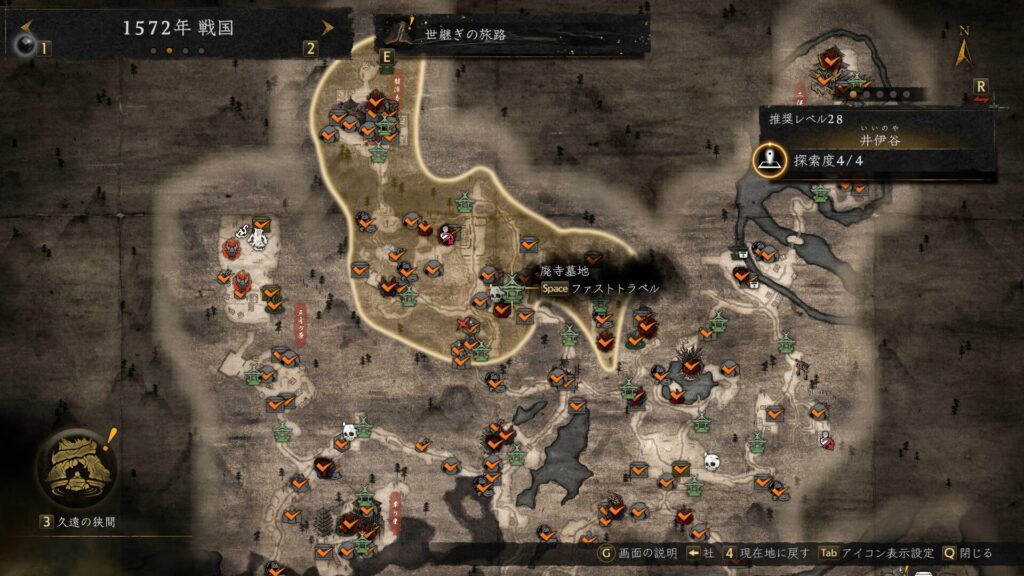Show the 画面の説明 screen explanation
Screen dimensions: 1024x576
pyautogui.click(x=640, y=553)
